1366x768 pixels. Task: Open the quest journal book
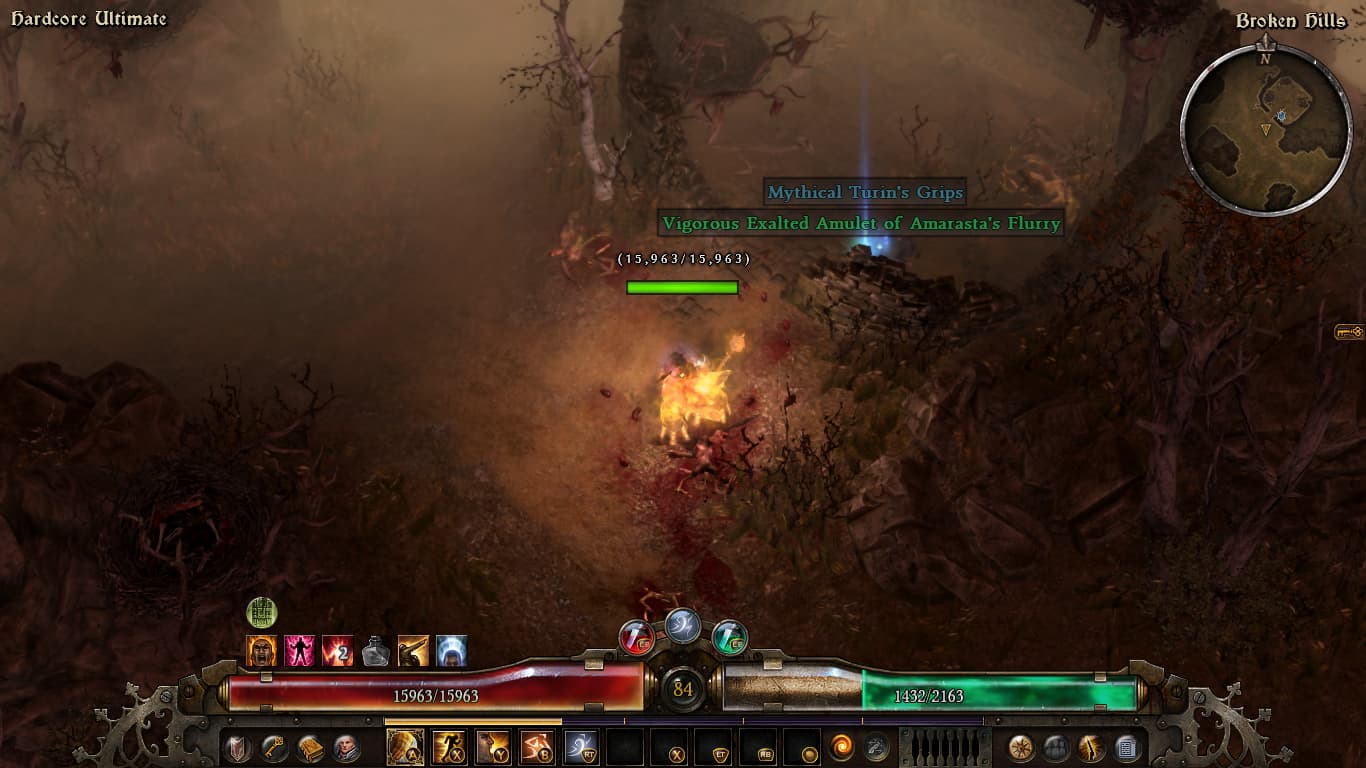(311, 747)
